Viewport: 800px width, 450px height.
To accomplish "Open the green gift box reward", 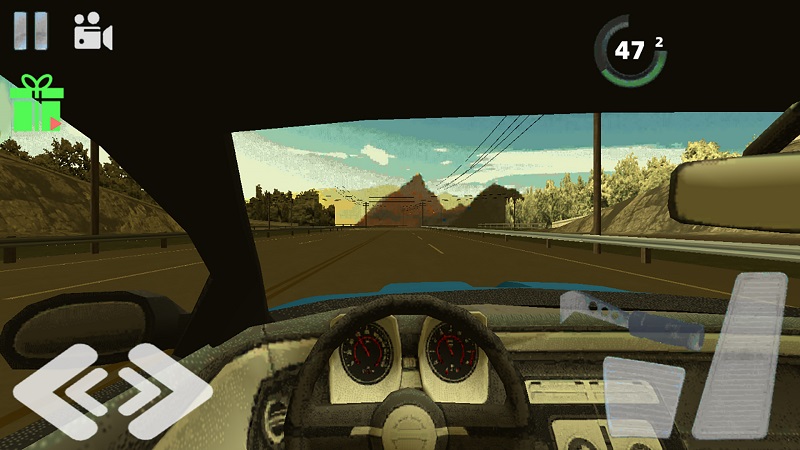I will coord(37,104).
